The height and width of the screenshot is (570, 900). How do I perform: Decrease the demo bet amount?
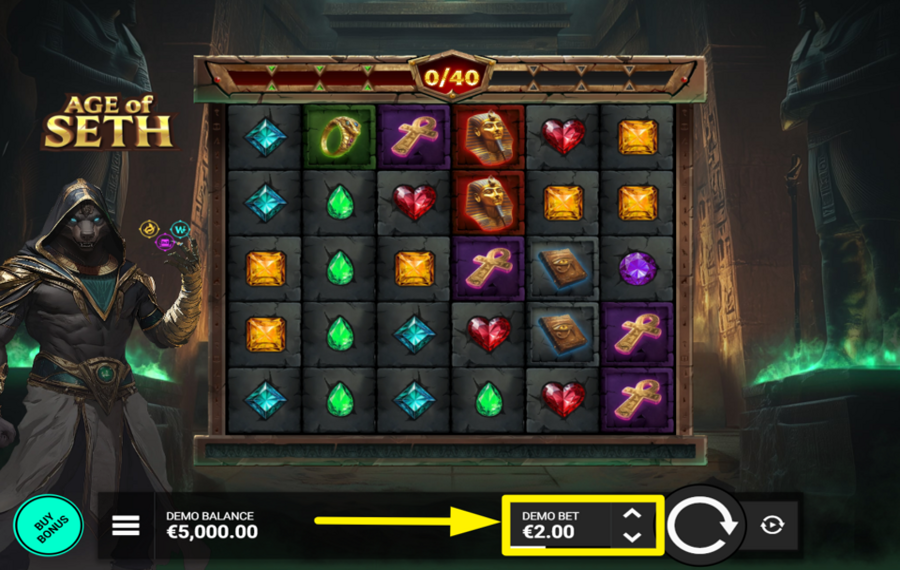[631, 537]
